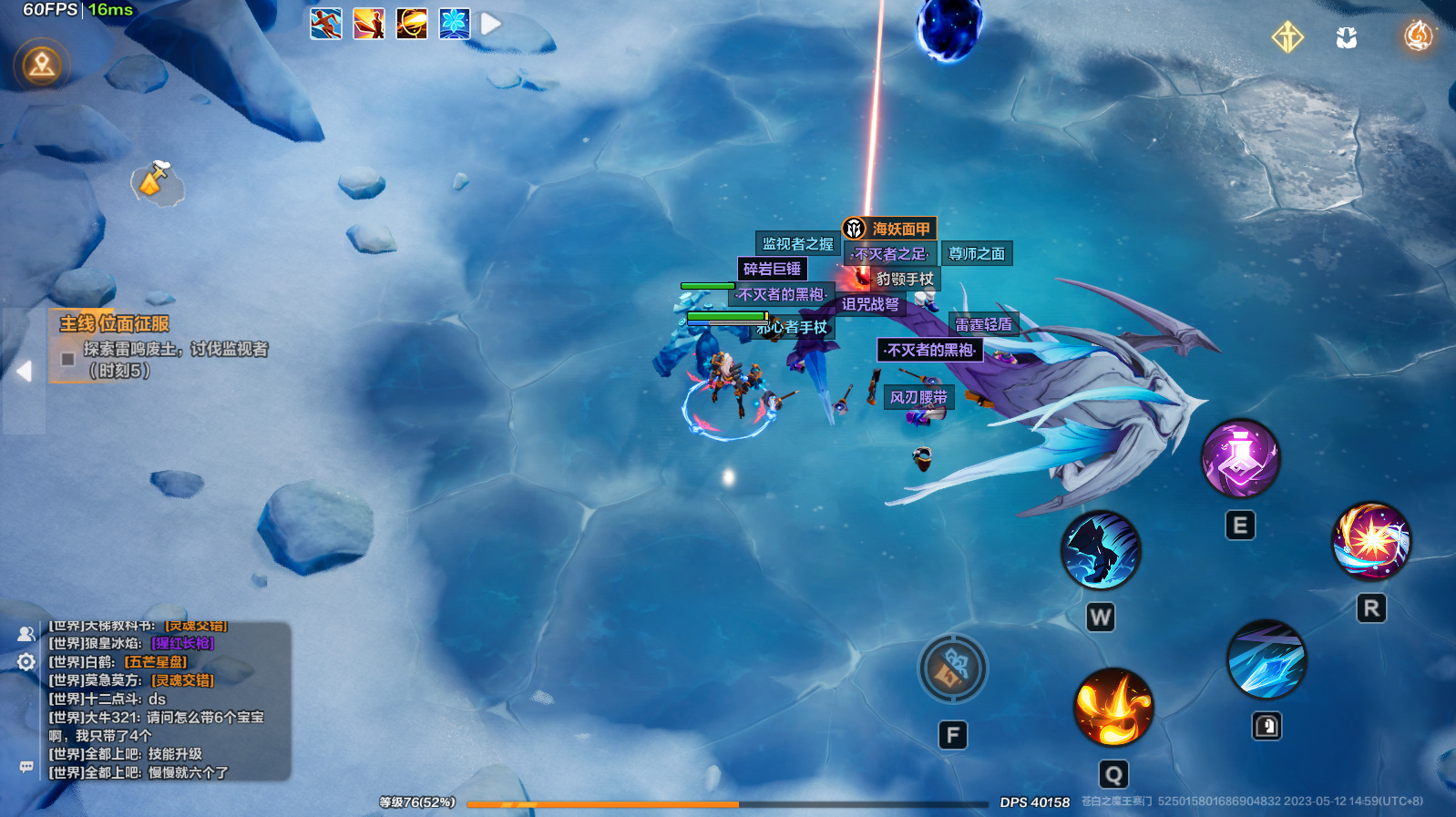
Task: Collapse the quest tracker side arrow
Action: (x=24, y=371)
